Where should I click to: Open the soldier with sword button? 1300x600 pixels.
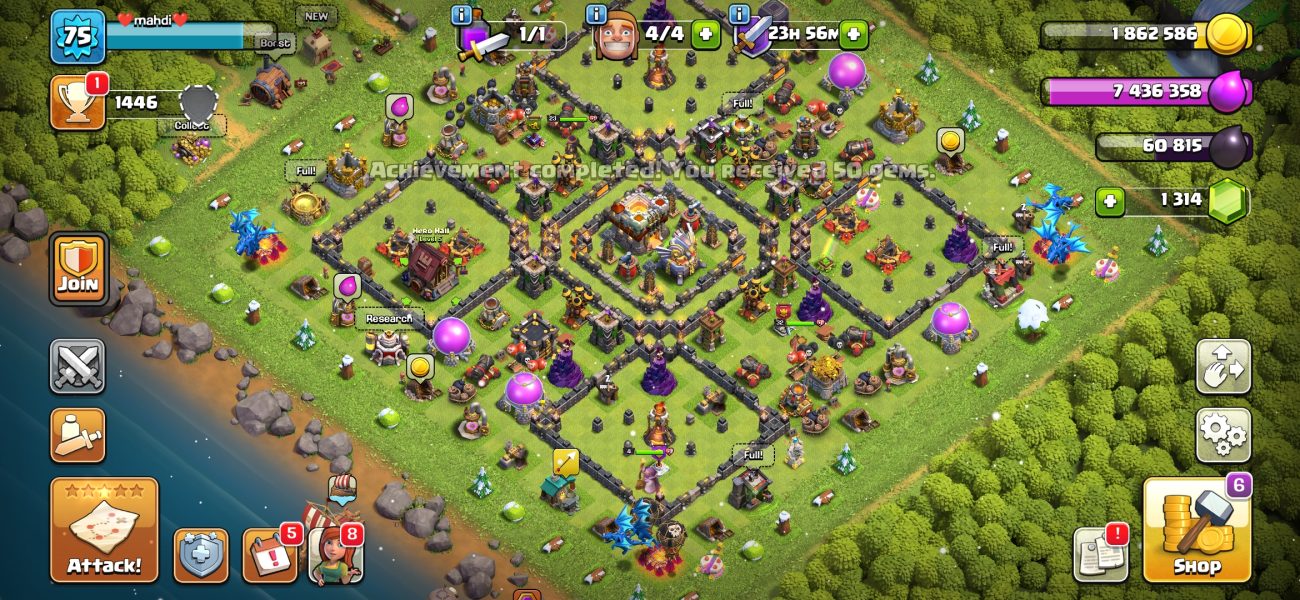coord(78,435)
